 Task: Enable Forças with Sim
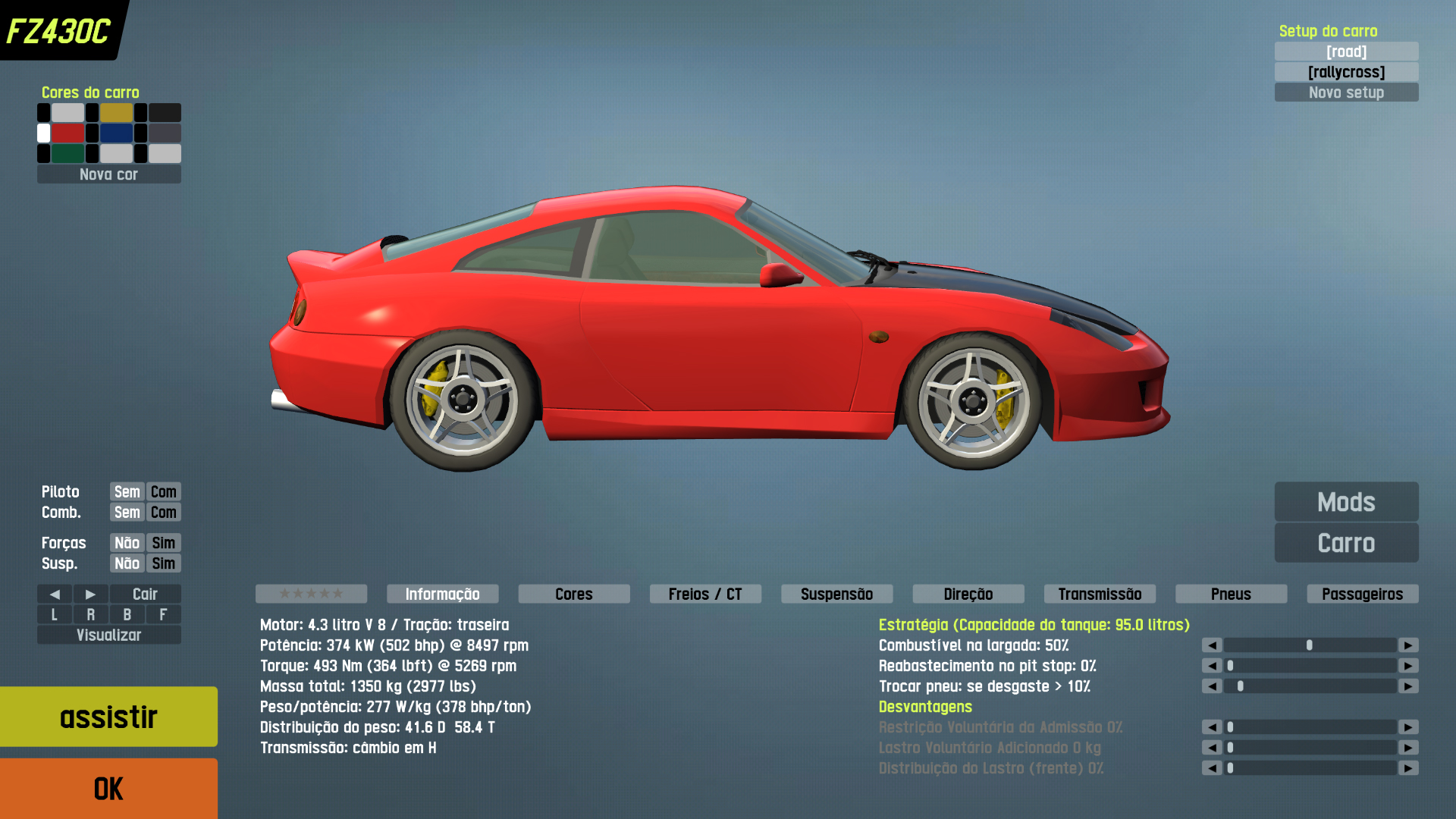click(163, 543)
